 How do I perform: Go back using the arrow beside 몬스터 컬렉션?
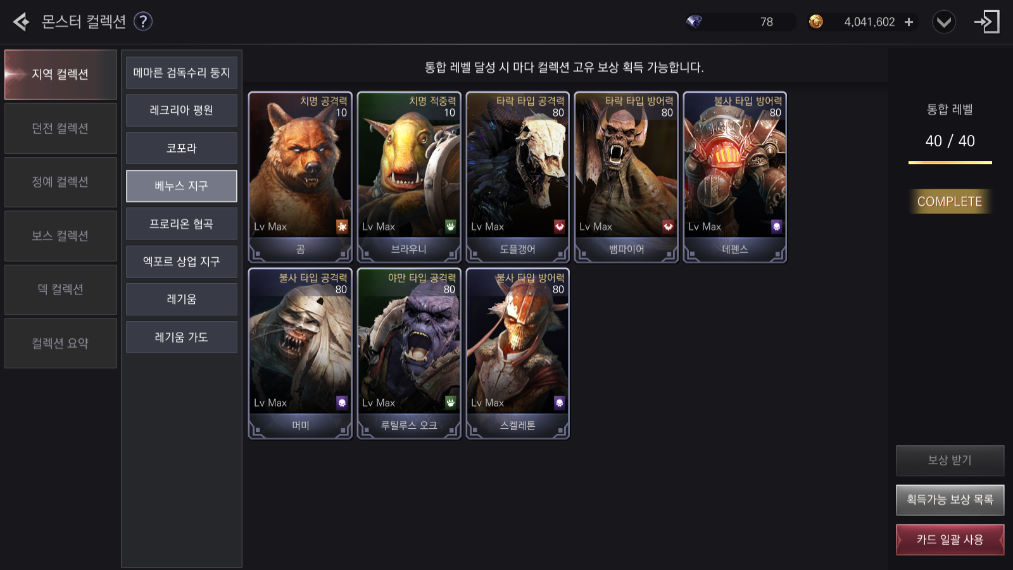tap(20, 21)
